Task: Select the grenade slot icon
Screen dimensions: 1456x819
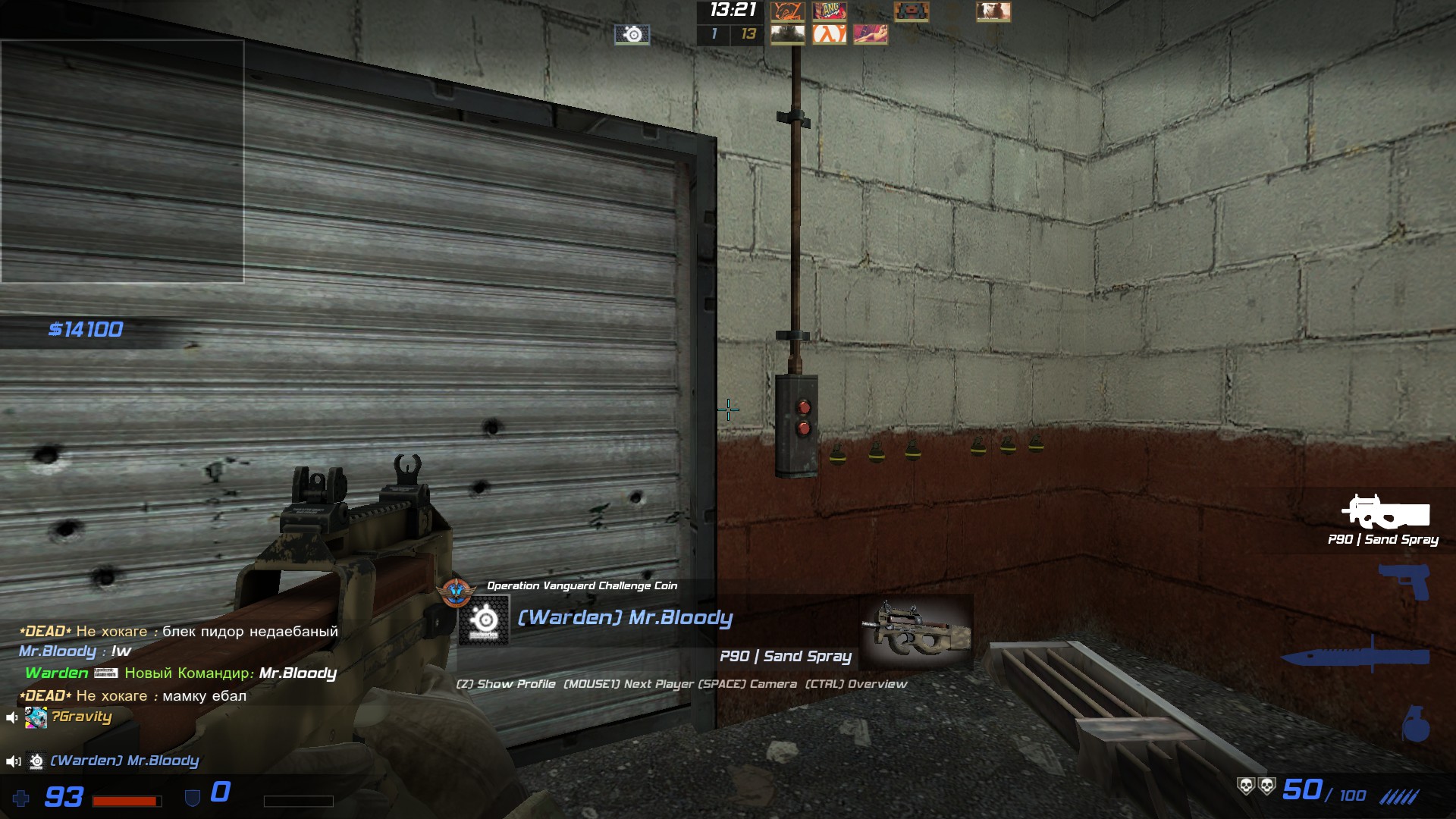Action: point(1415,724)
